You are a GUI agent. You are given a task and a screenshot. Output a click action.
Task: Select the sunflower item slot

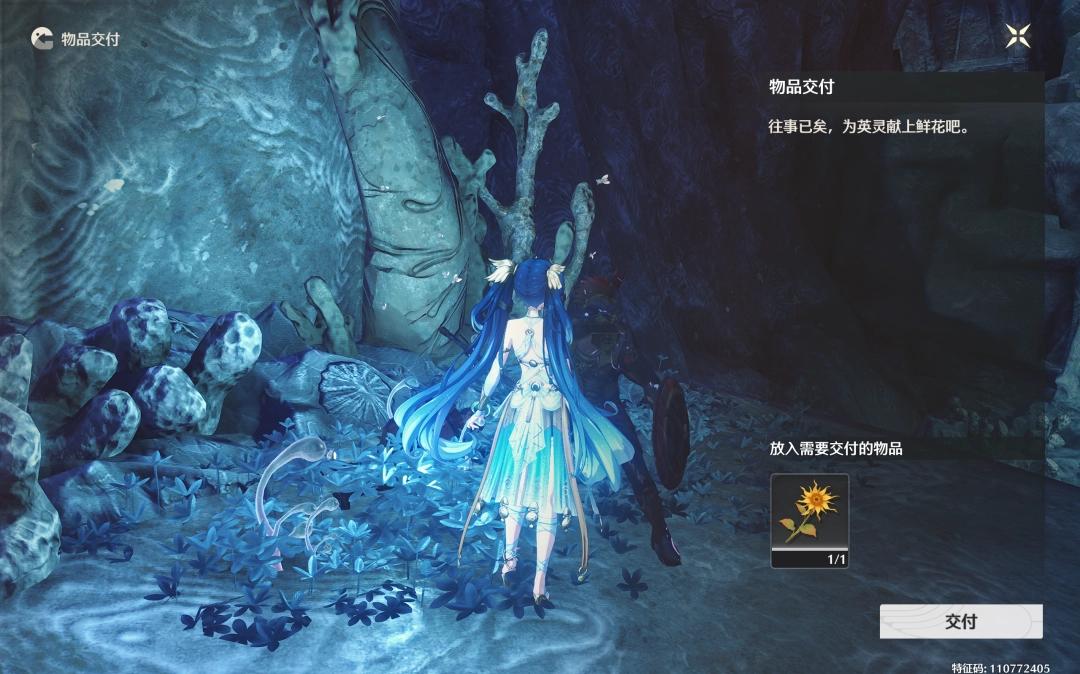pyautogui.click(x=809, y=520)
